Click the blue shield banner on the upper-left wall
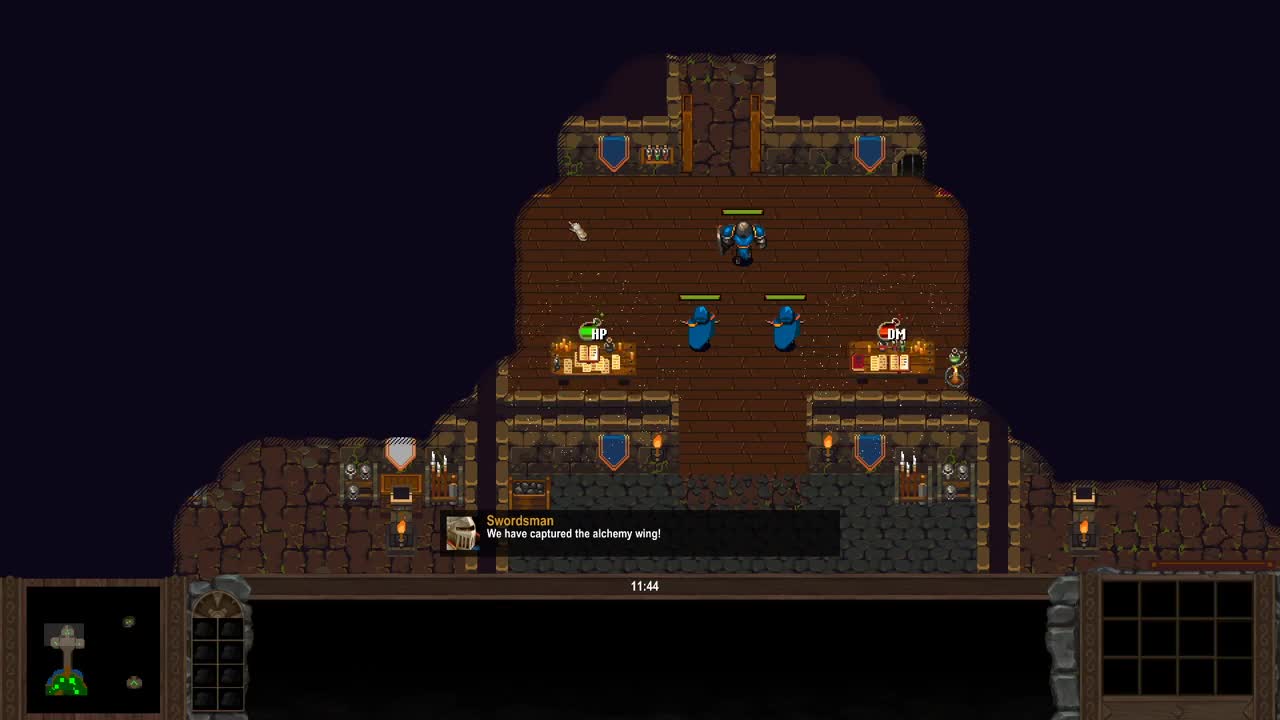This screenshot has height=720, width=1280. tap(614, 150)
